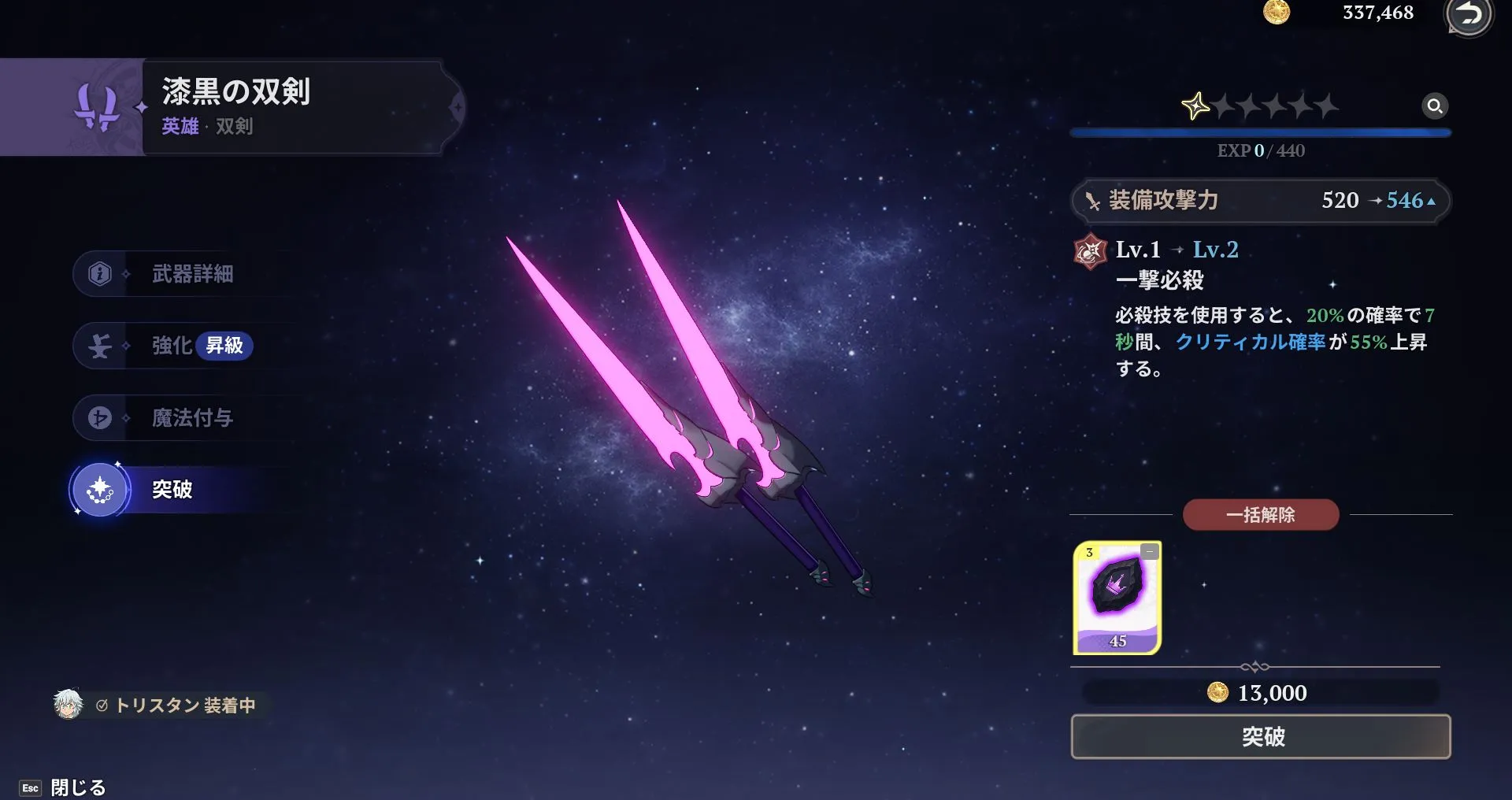Viewport: 1512px width, 800px height.
Task: Click the 一撃必殺 skill icon
Action: tap(1091, 250)
